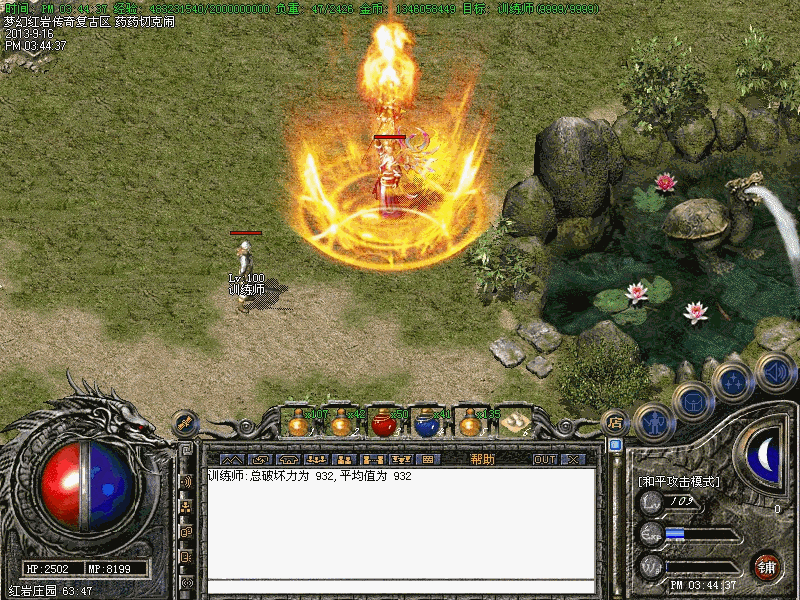Open the 帮助 help panel

(x=482, y=459)
